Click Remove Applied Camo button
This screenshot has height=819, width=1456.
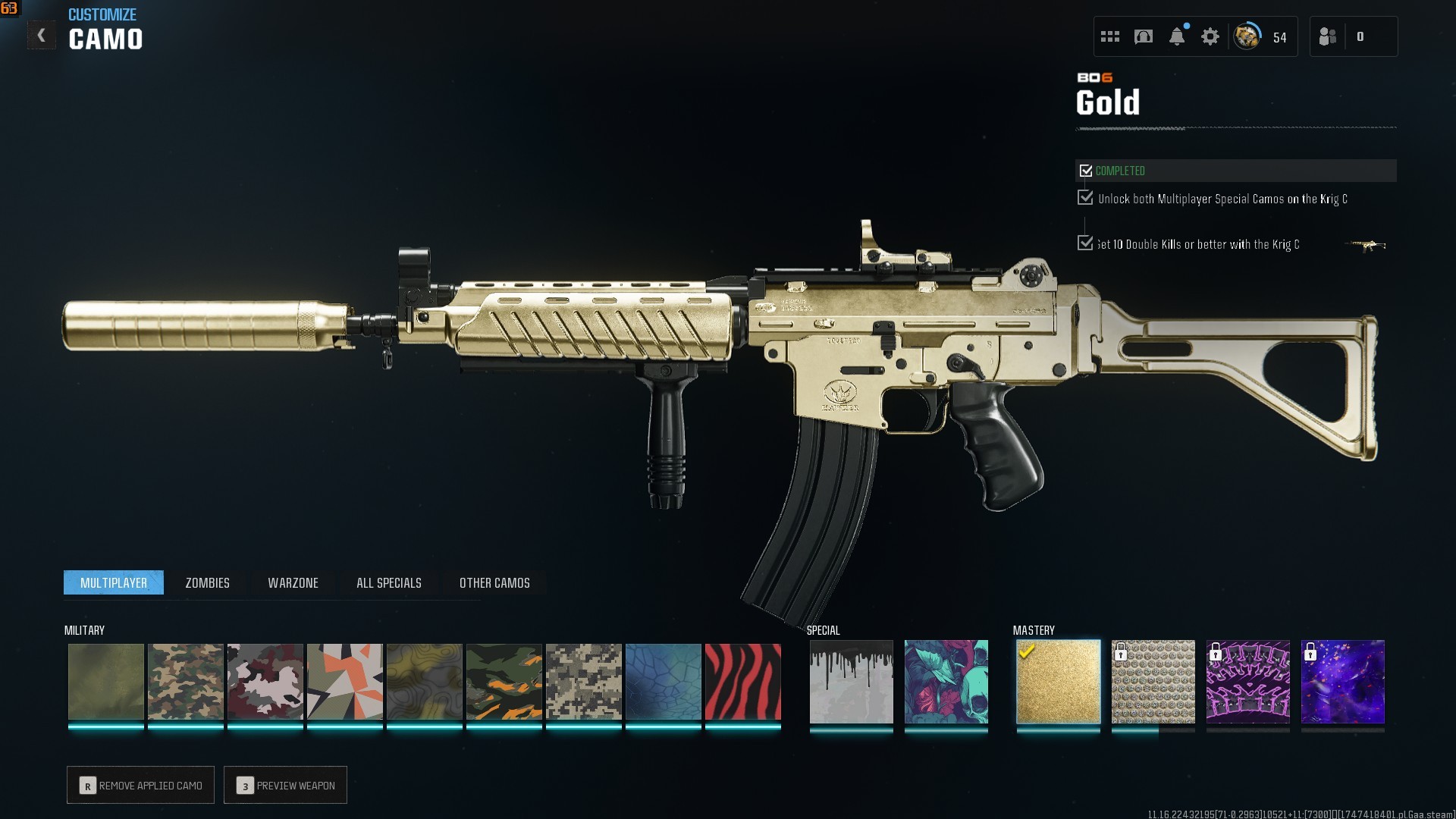coord(141,785)
